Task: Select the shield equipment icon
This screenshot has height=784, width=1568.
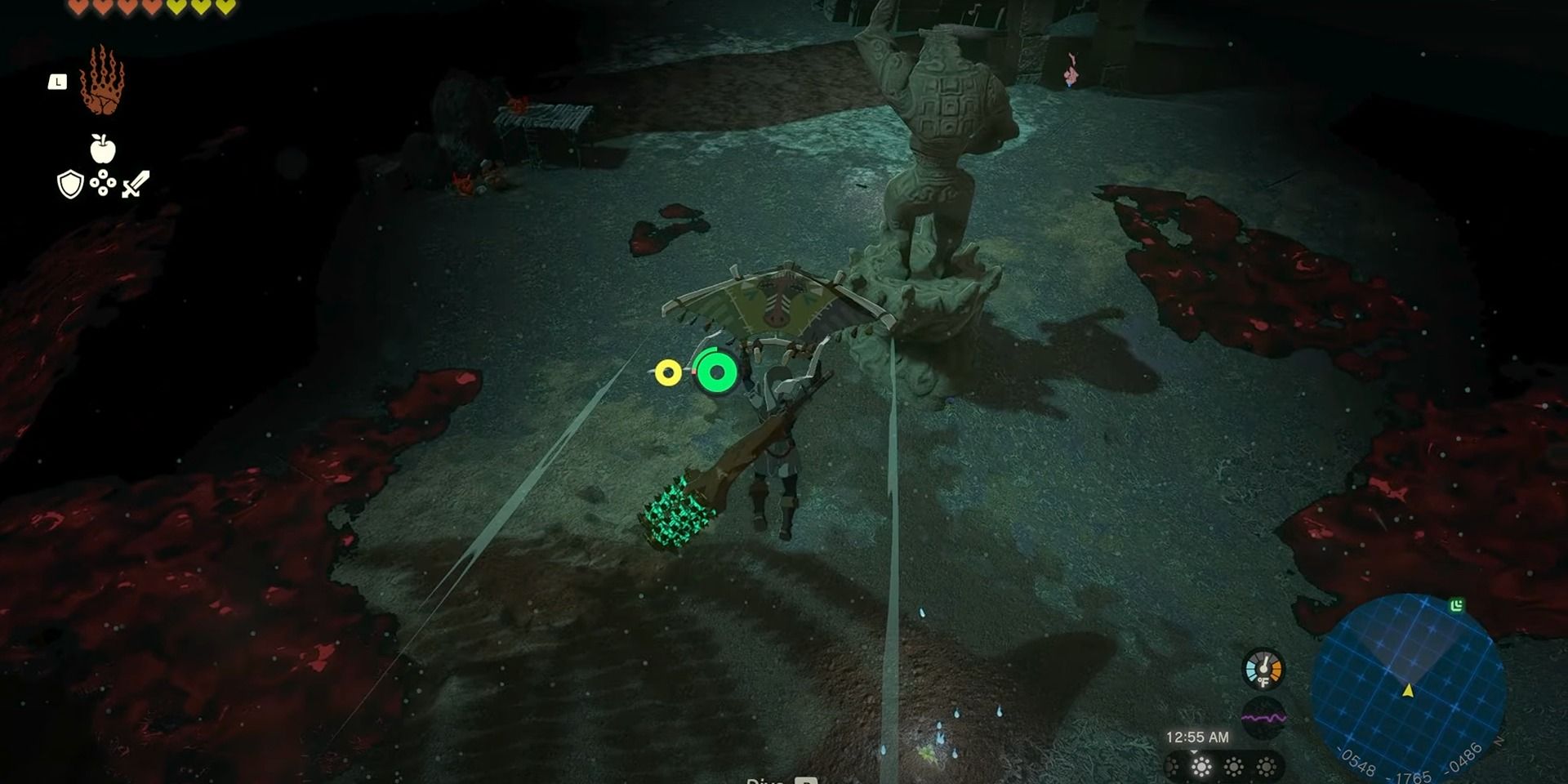Action: coord(70,182)
